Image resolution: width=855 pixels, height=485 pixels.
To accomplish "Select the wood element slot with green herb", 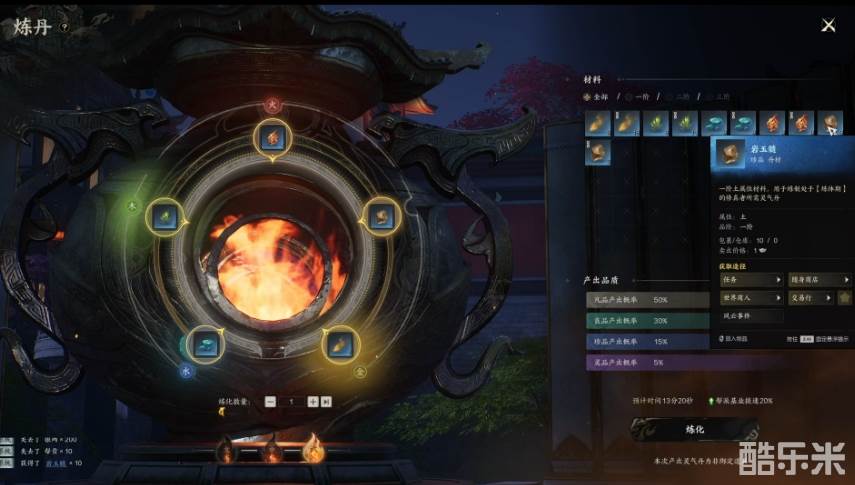I will pyautogui.click(x=163, y=216).
